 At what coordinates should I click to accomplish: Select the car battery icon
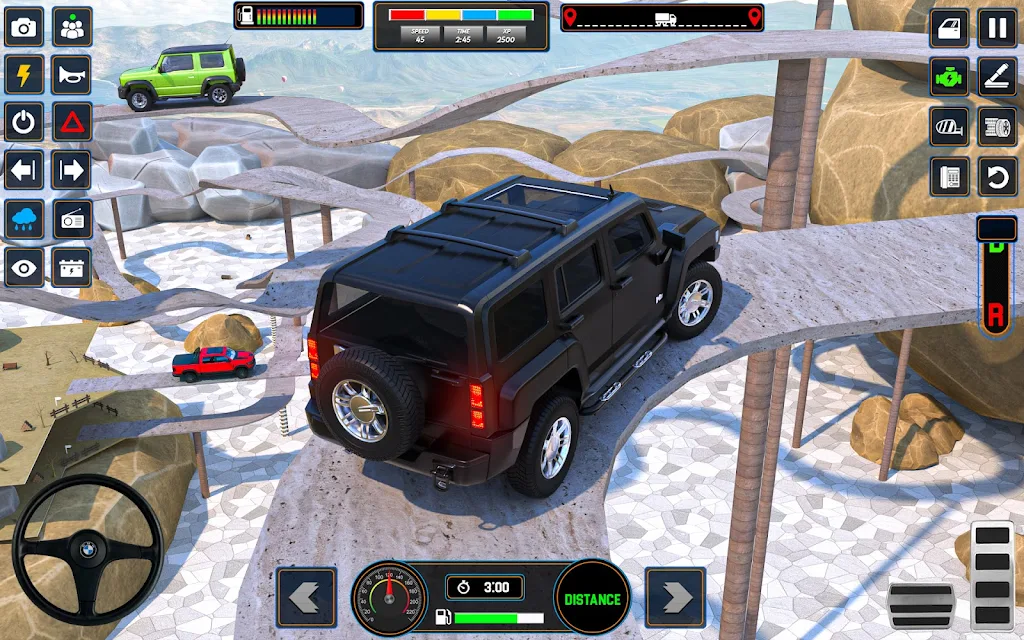(72, 267)
